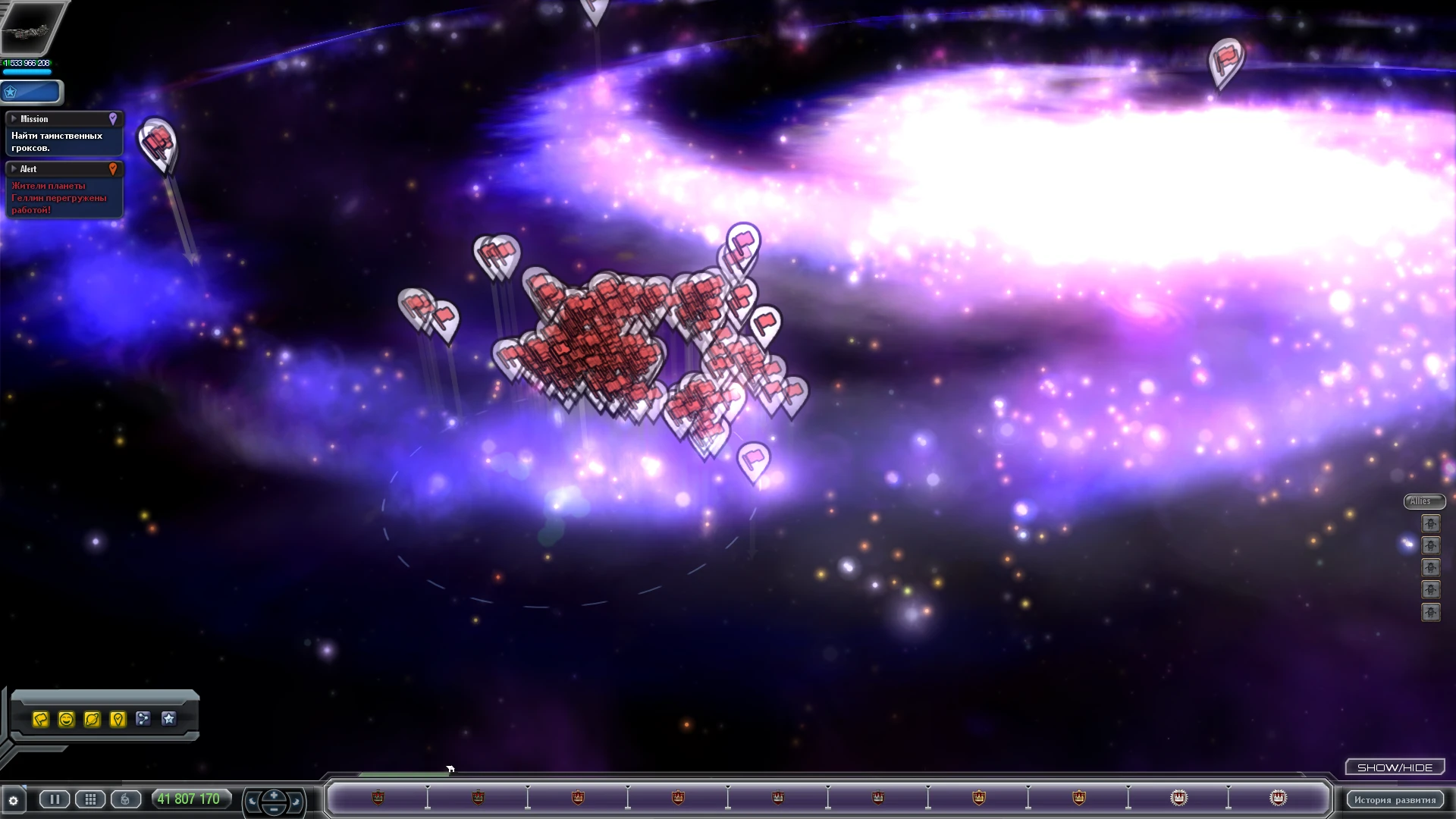Select the flag filter in the galaxy toolbar

point(42,719)
